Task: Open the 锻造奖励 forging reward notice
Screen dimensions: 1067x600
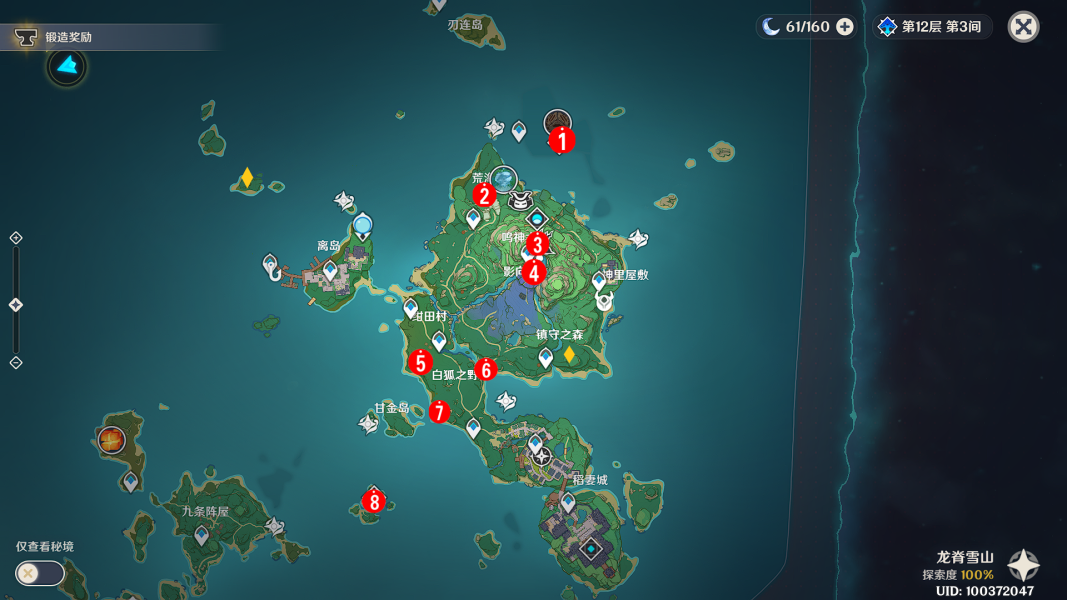Action: pyautogui.click(x=68, y=38)
